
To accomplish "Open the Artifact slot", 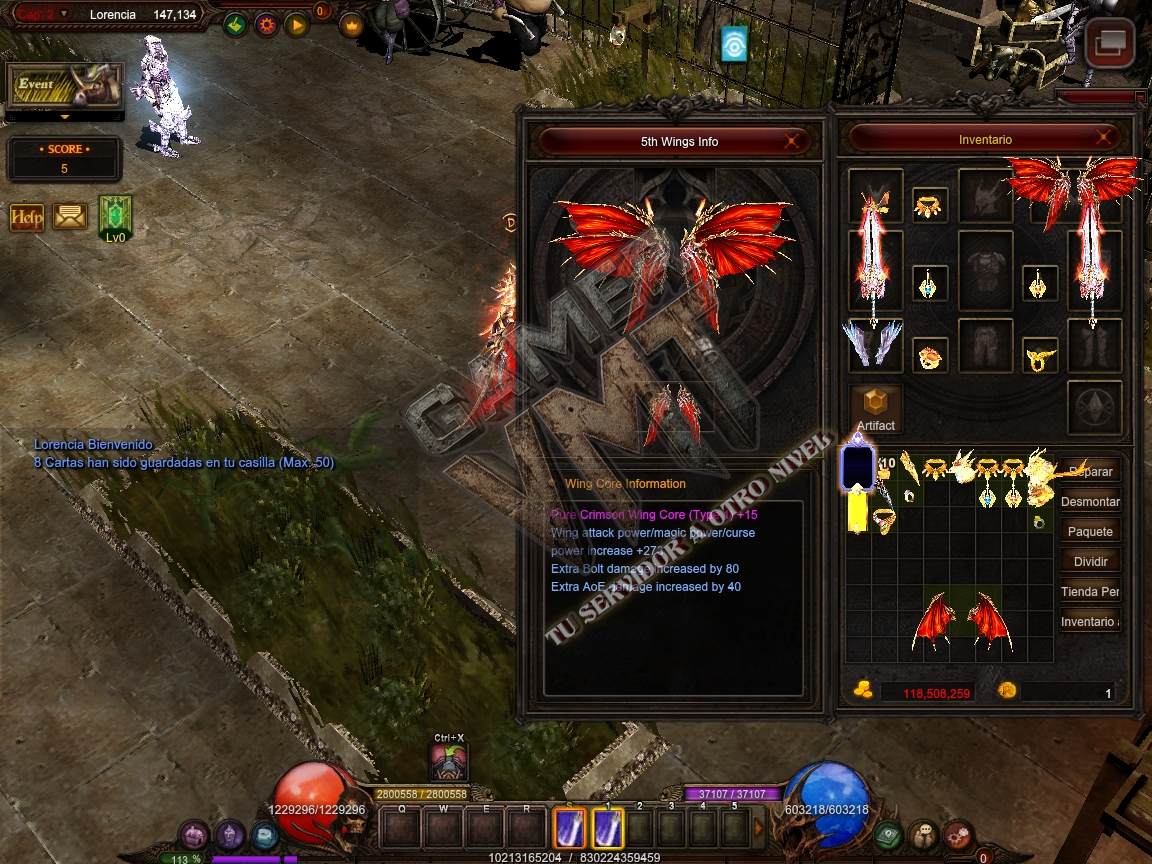I will click(x=875, y=405).
